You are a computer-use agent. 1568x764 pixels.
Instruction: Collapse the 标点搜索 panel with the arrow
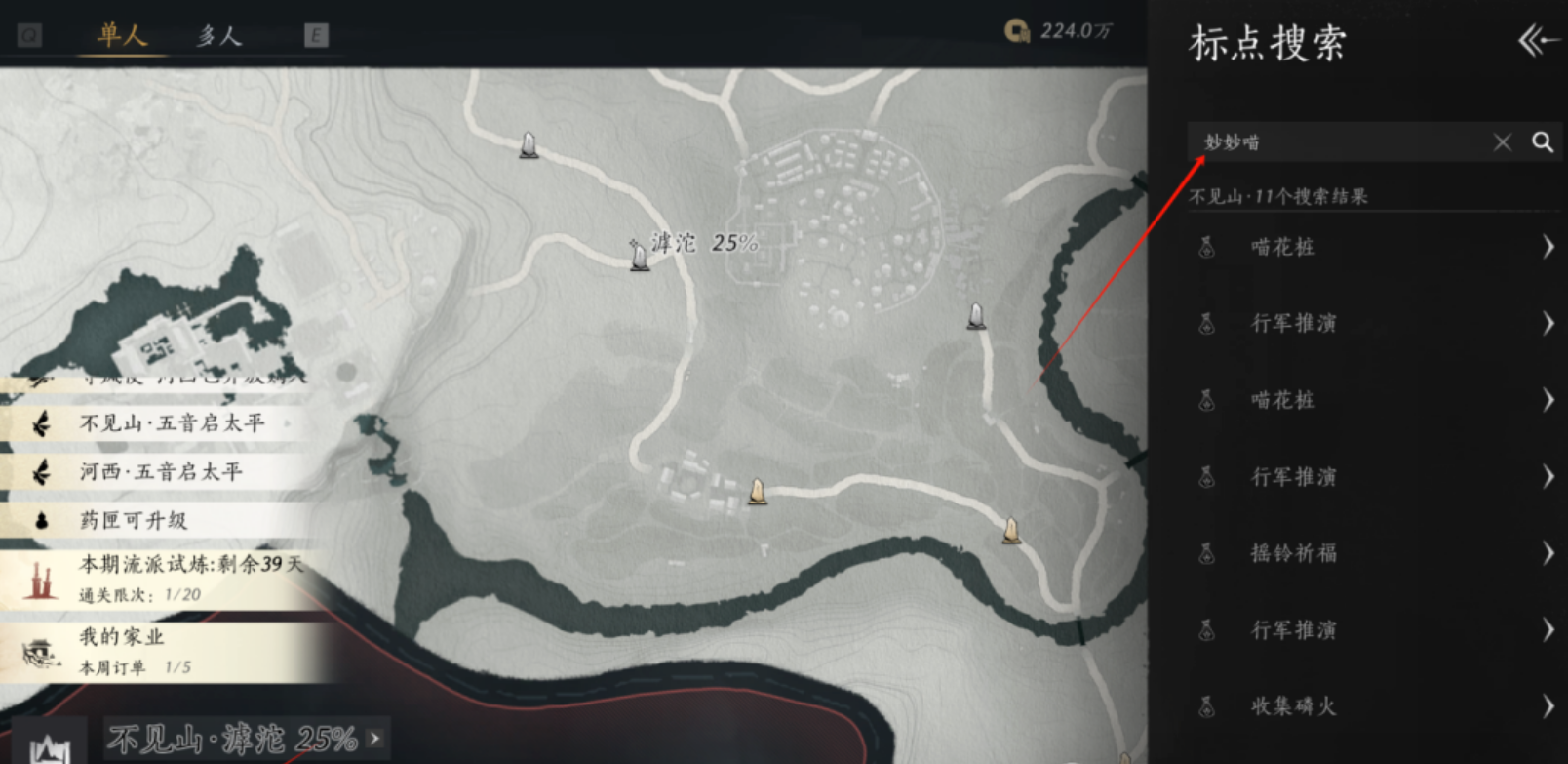tap(1536, 41)
